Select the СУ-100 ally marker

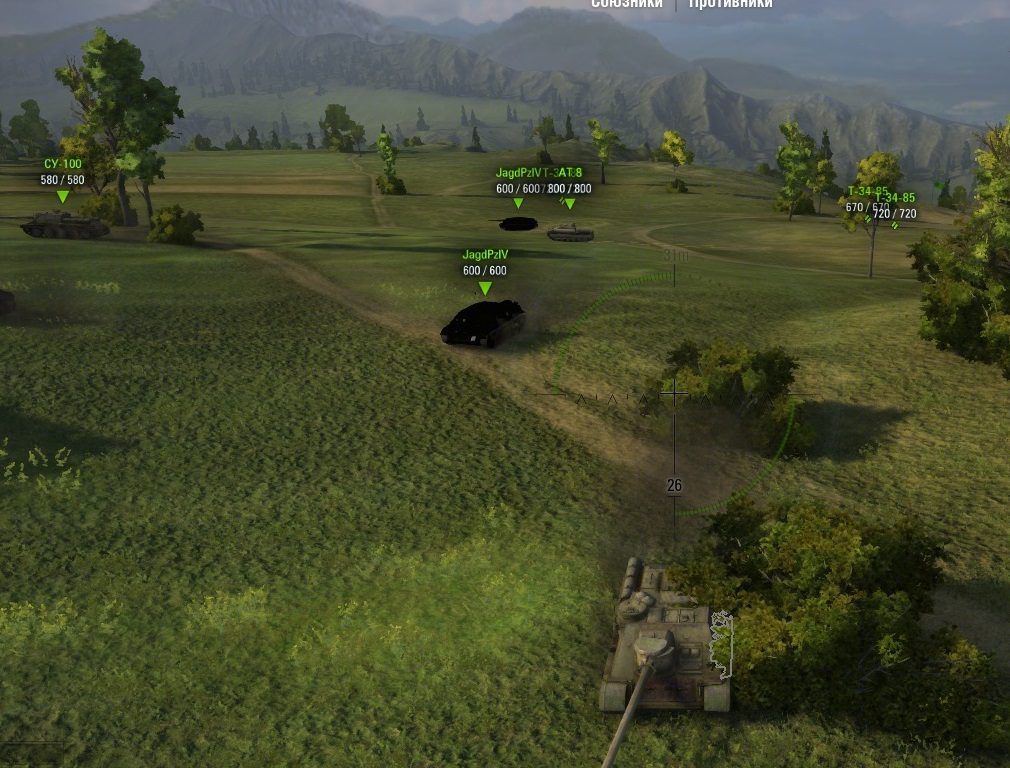(x=62, y=196)
